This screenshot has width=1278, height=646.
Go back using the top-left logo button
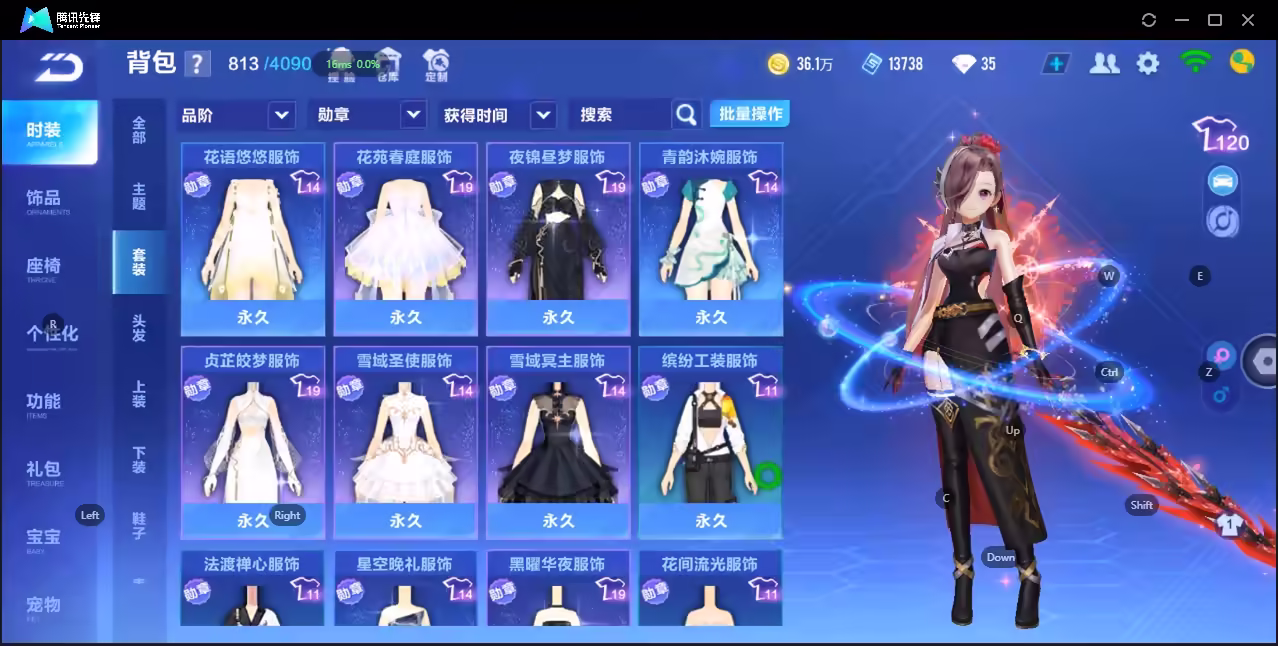click(58, 67)
